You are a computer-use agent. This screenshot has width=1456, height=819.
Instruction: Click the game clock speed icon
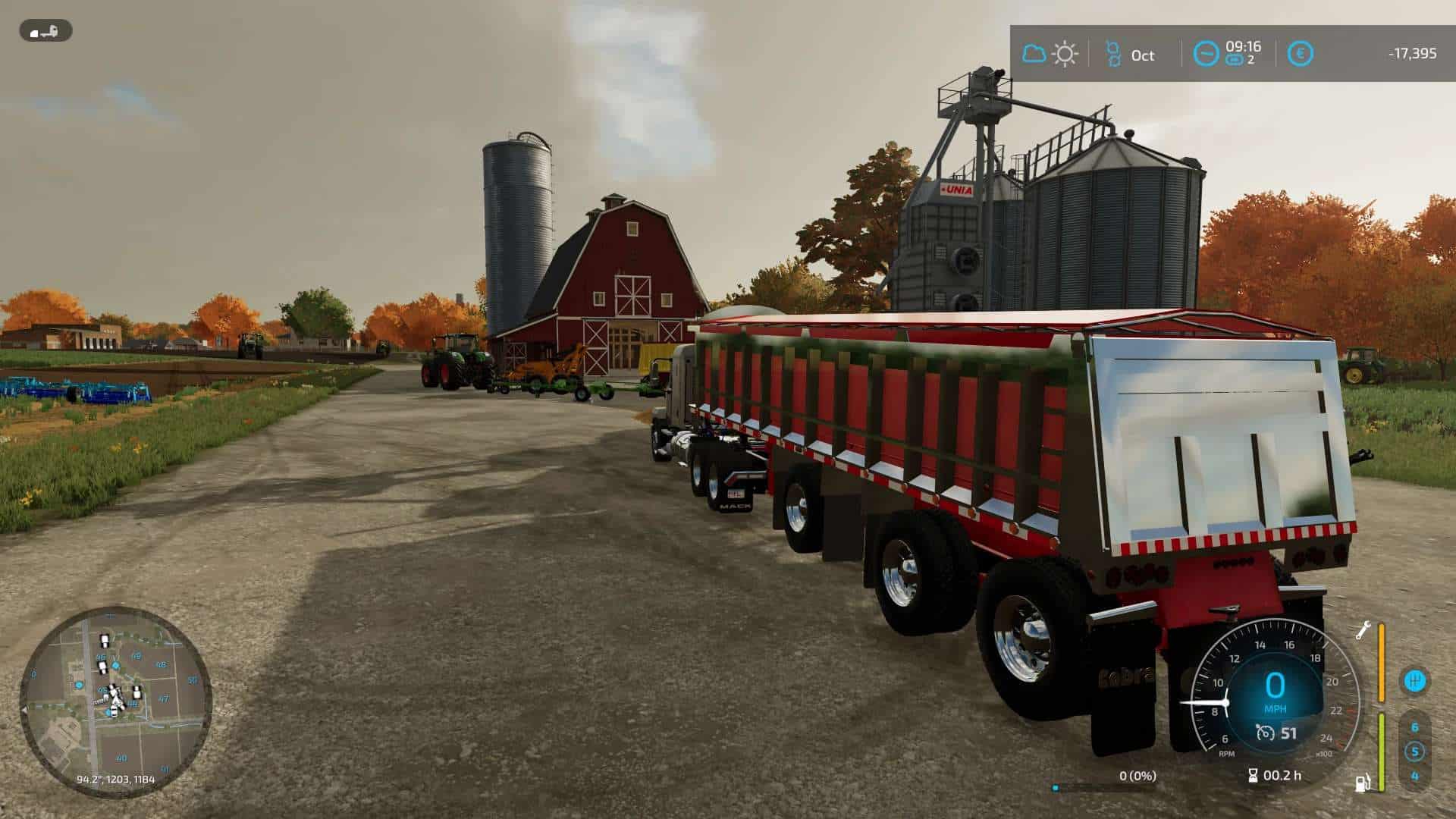pyautogui.click(x=1206, y=53)
